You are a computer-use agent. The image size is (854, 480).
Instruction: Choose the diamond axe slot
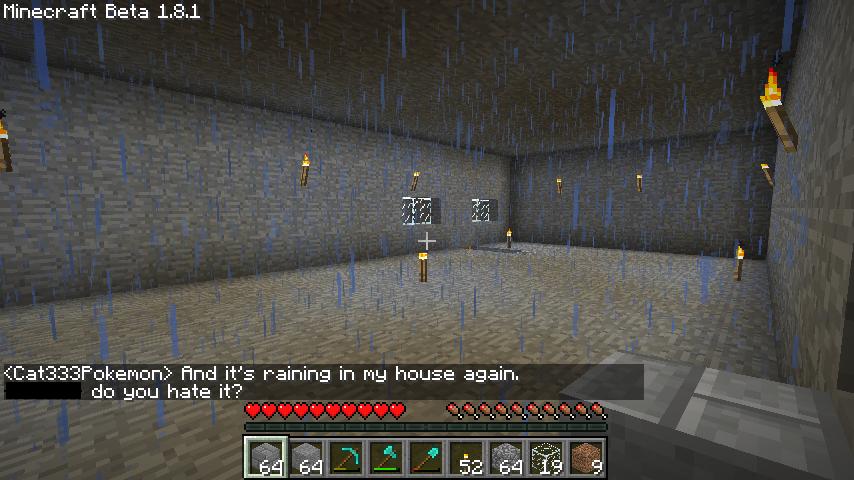386,458
